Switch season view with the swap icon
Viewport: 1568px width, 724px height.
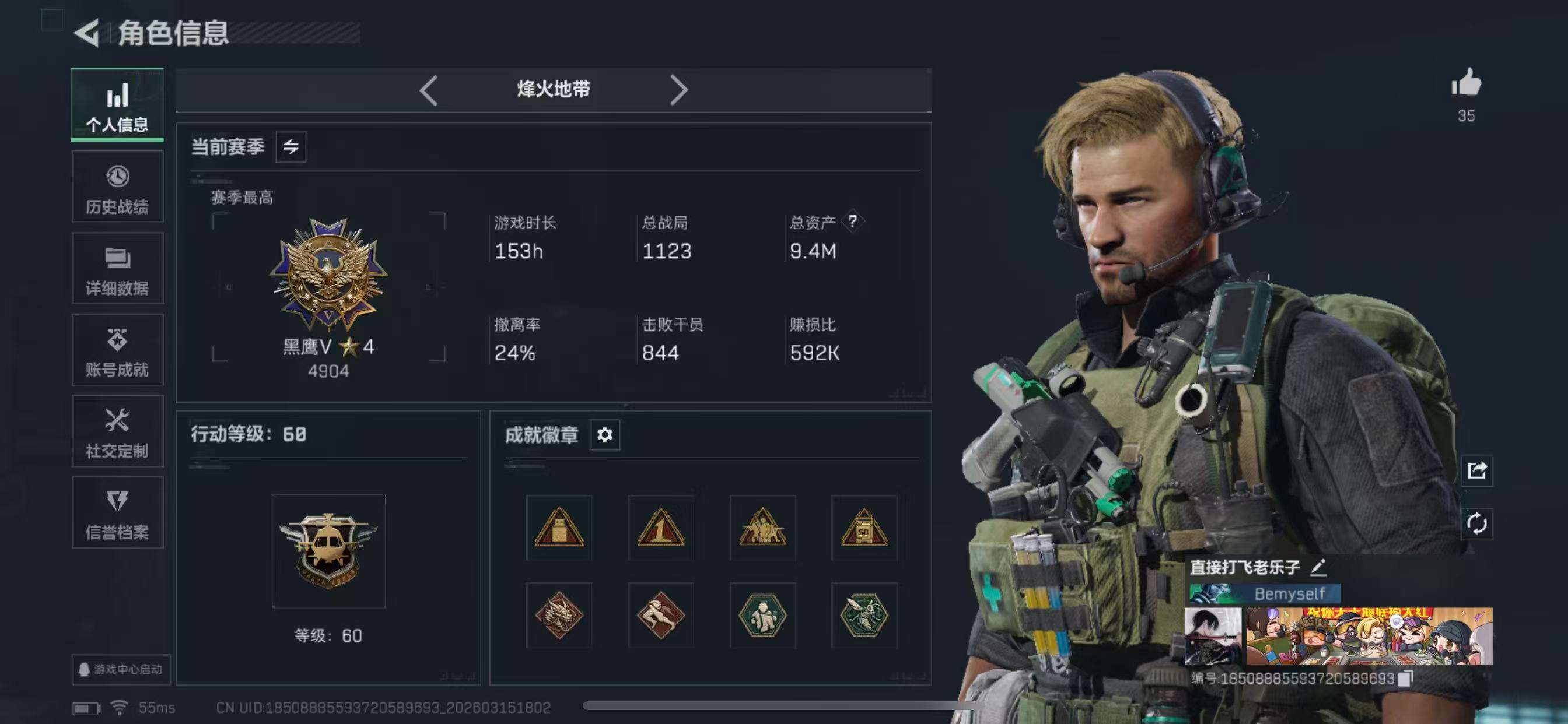click(x=292, y=147)
